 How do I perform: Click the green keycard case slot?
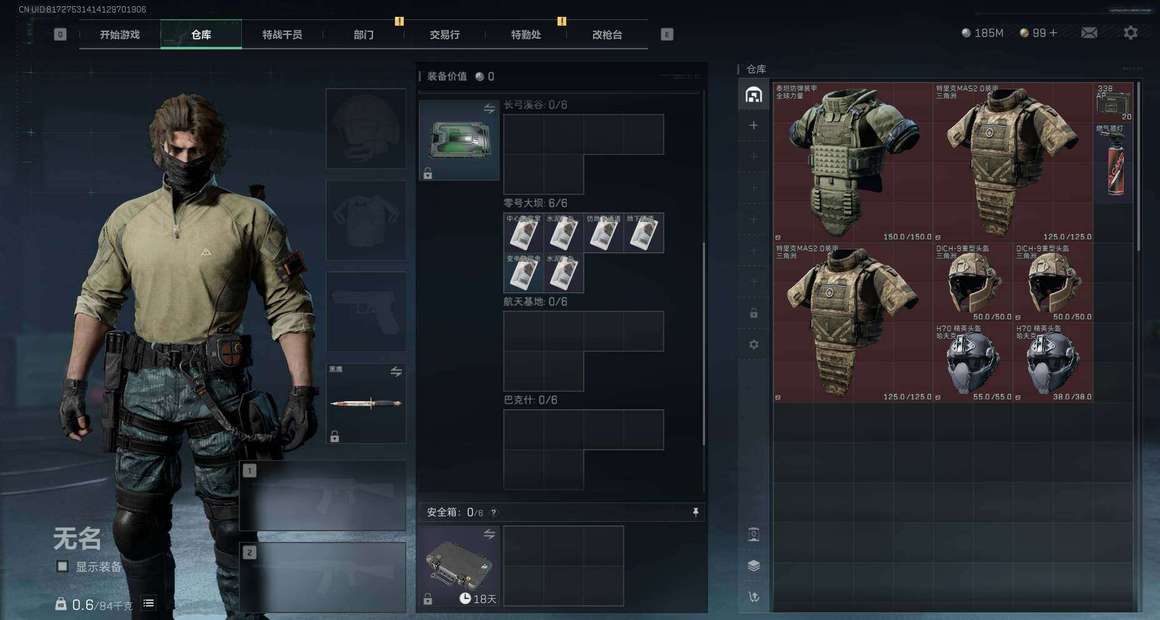pyautogui.click(x=459, y=140)
